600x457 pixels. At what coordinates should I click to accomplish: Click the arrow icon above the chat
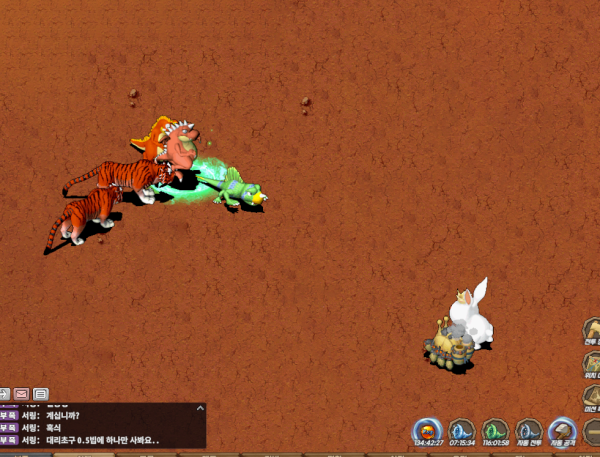pyautogui.click(x=4, y=393)
